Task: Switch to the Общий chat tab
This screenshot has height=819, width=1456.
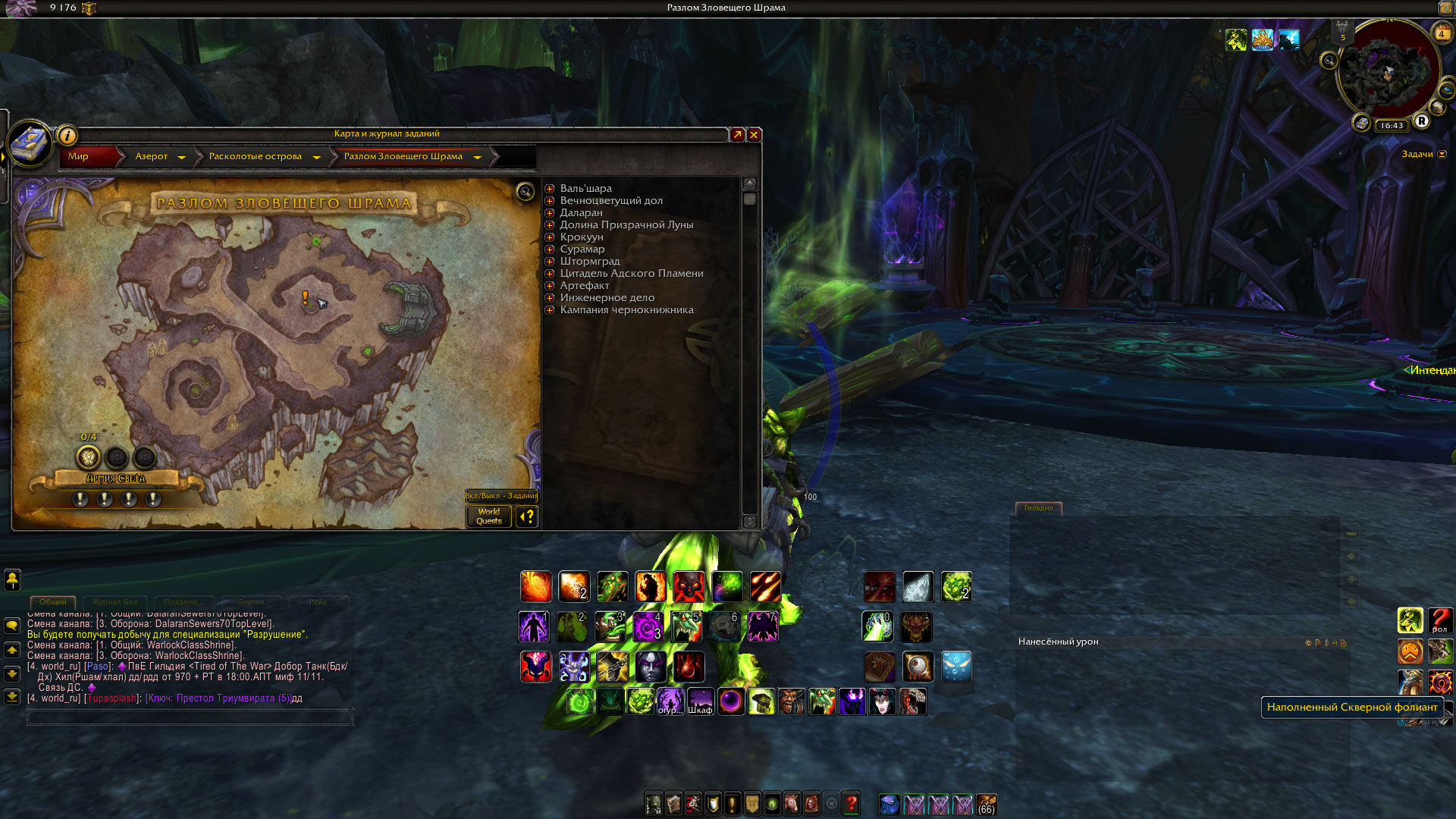Action: pos(53,602)
